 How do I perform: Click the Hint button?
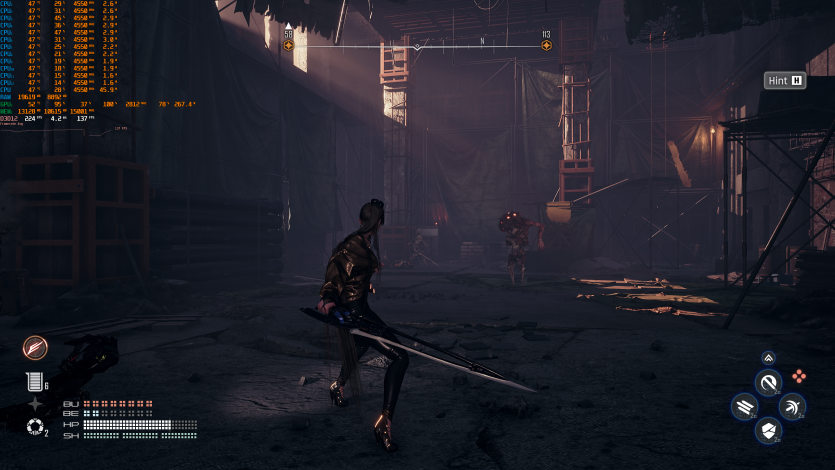[785, 81]
